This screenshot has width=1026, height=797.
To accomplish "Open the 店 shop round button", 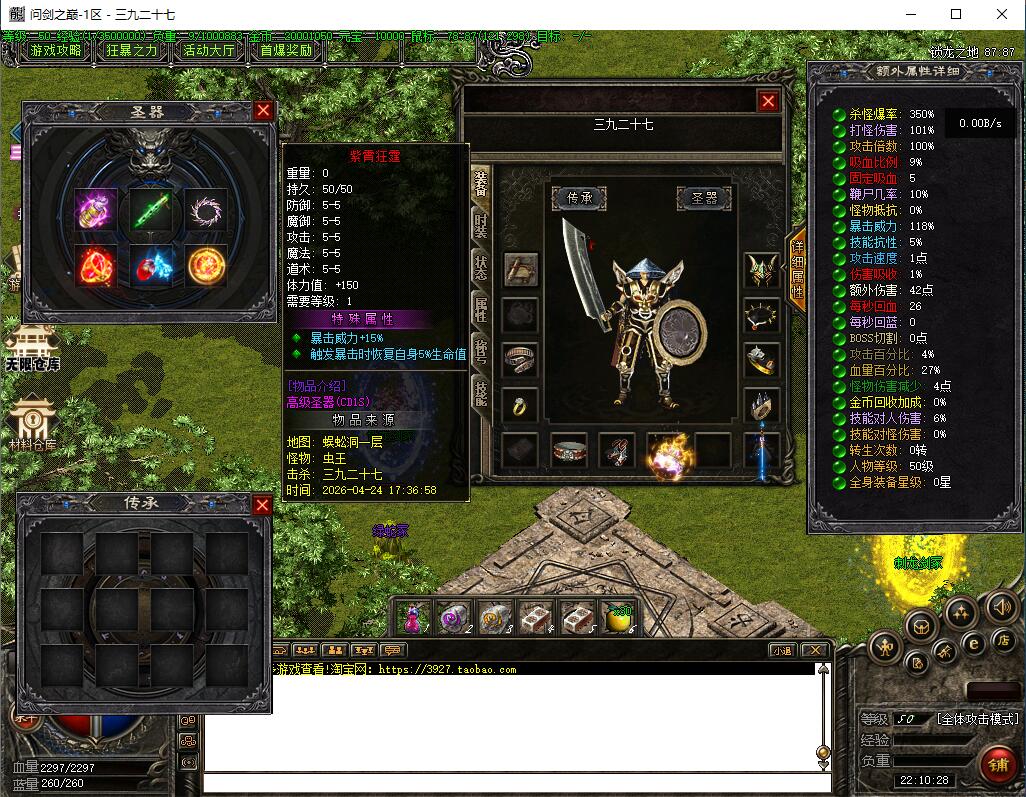I will pos(1002,639).
